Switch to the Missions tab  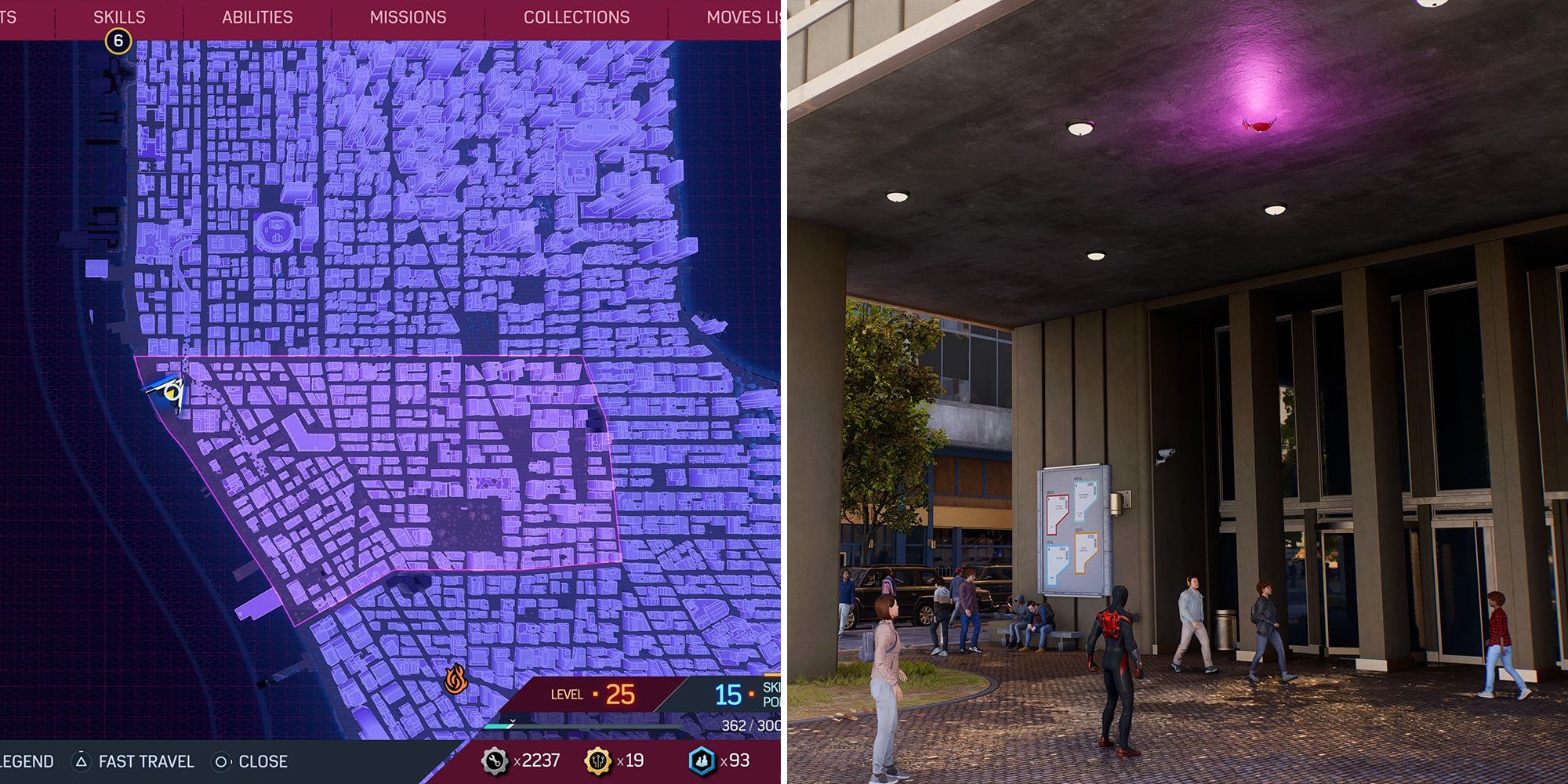407,16
